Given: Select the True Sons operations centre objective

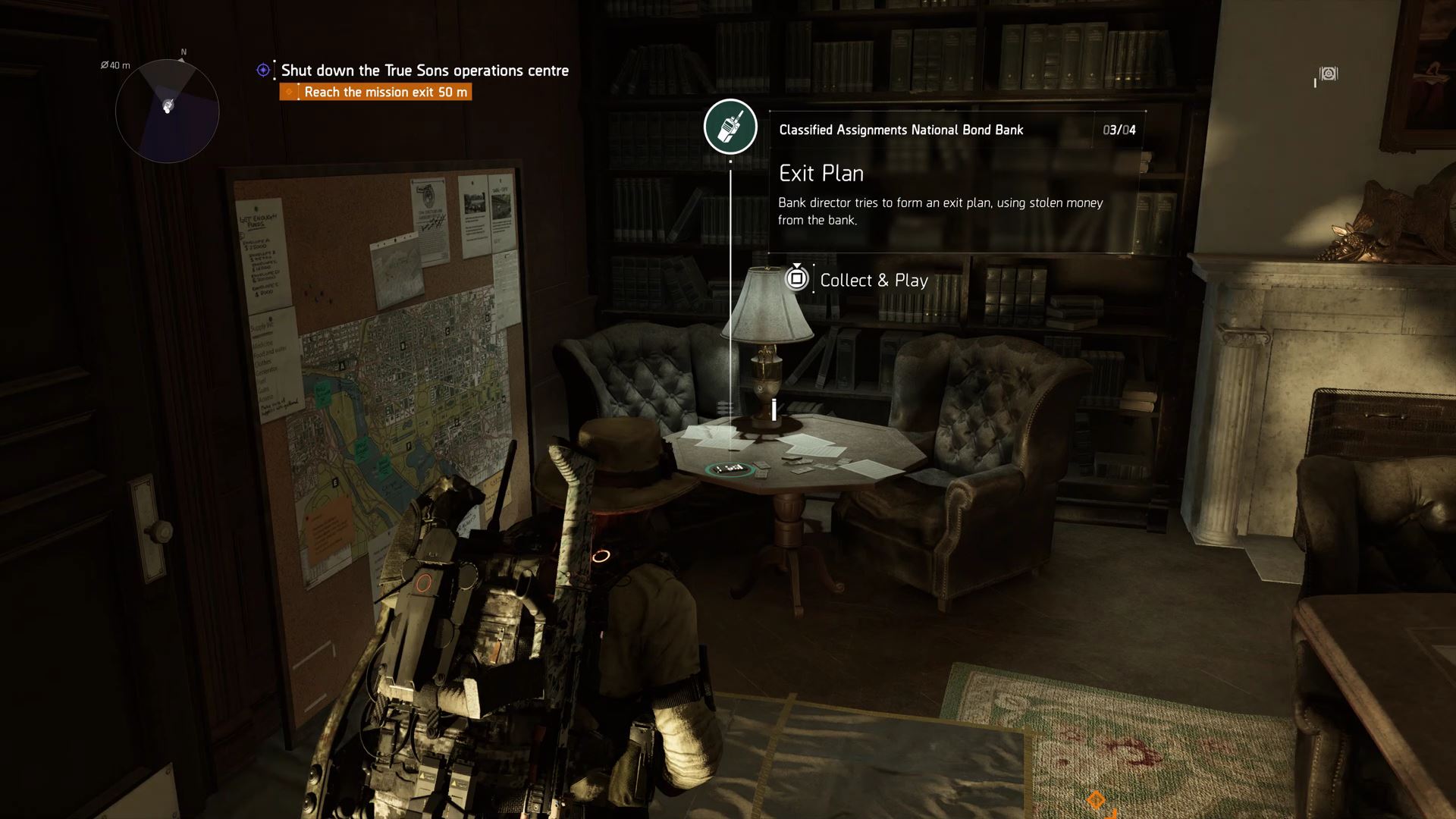Looking at the screenshot, I should [x=424, y=71].
